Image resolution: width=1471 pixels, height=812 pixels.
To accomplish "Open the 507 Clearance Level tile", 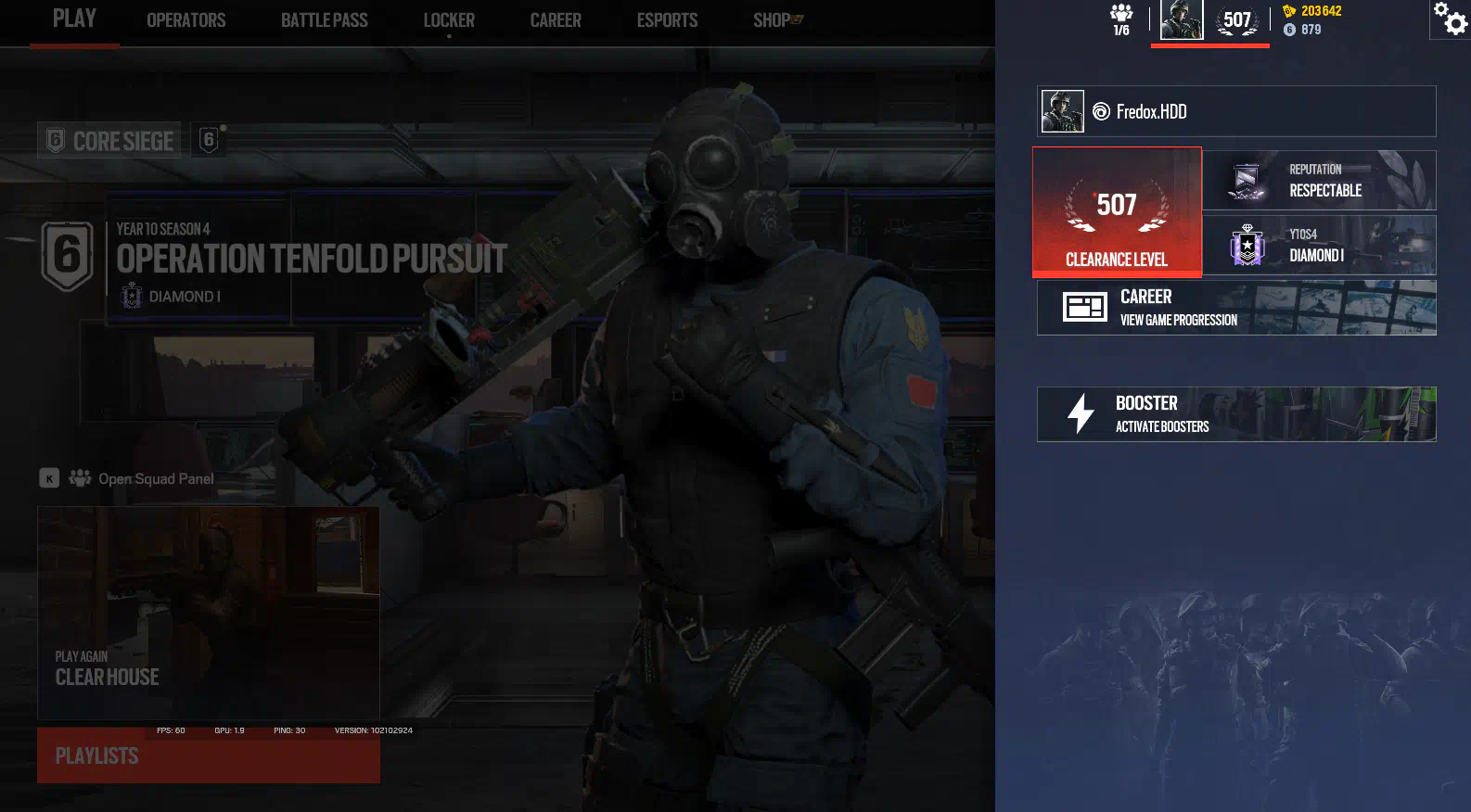I will pos(1117,212).
